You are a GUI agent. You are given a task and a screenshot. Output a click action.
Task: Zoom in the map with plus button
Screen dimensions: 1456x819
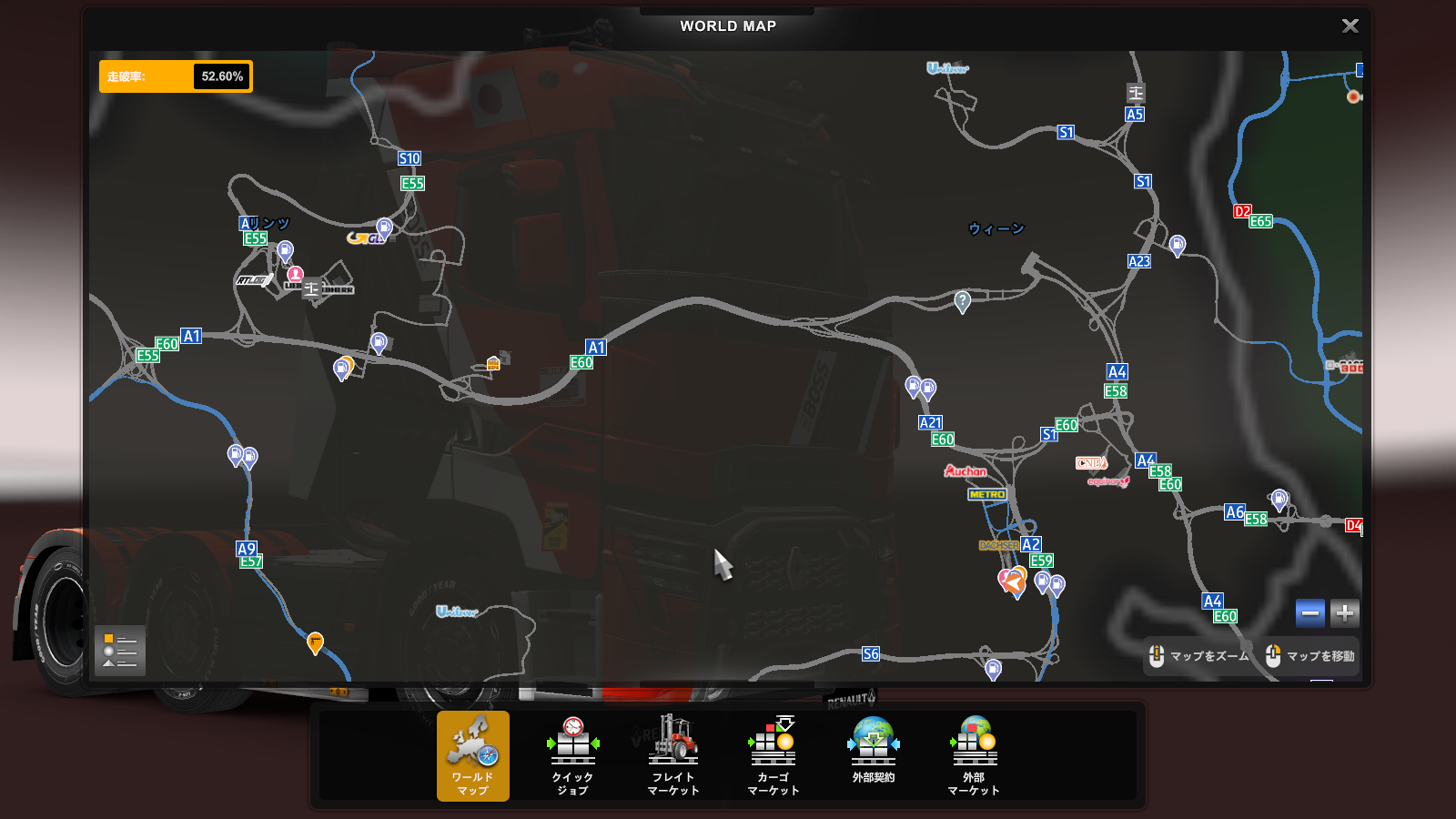[x=1344, y=613]
